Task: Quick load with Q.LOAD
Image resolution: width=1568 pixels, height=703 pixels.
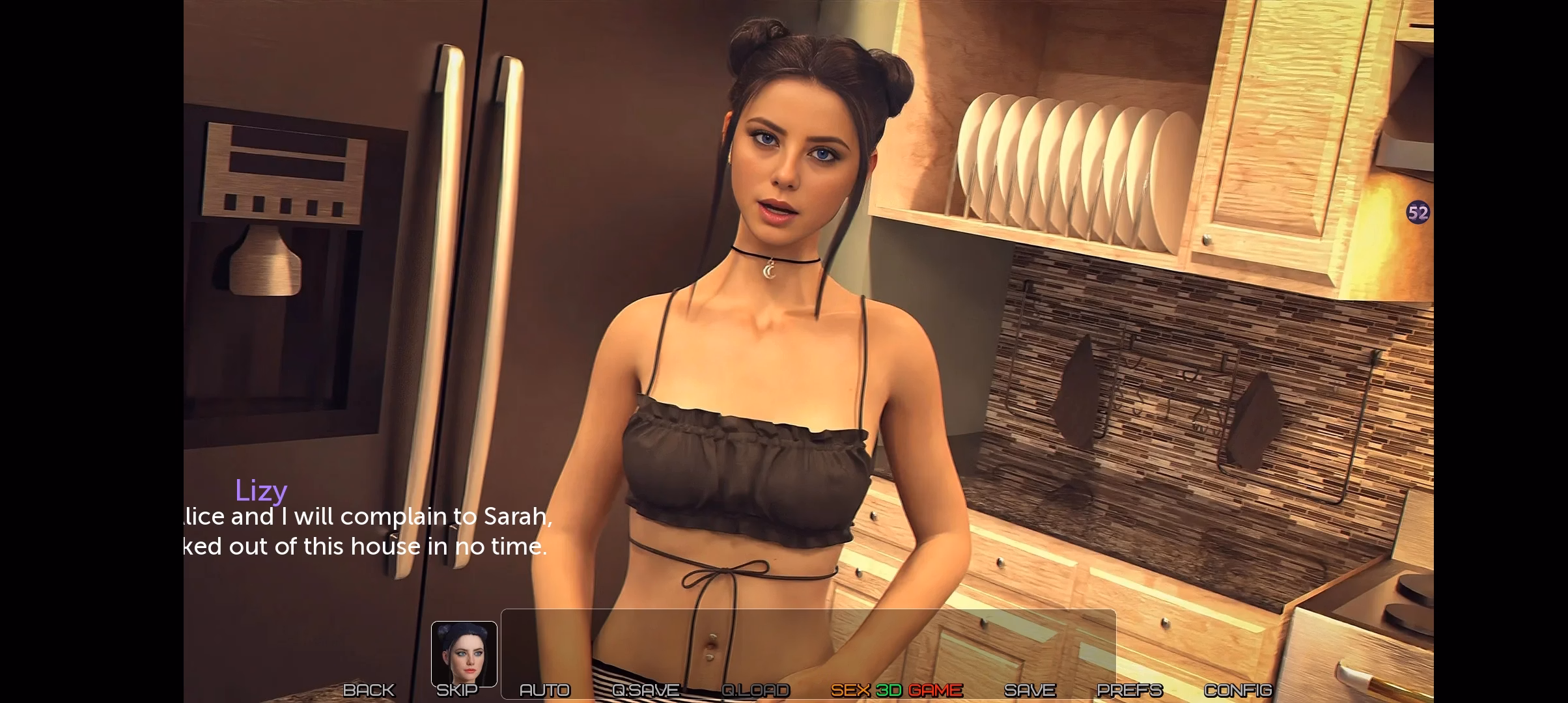Action: 755,690
